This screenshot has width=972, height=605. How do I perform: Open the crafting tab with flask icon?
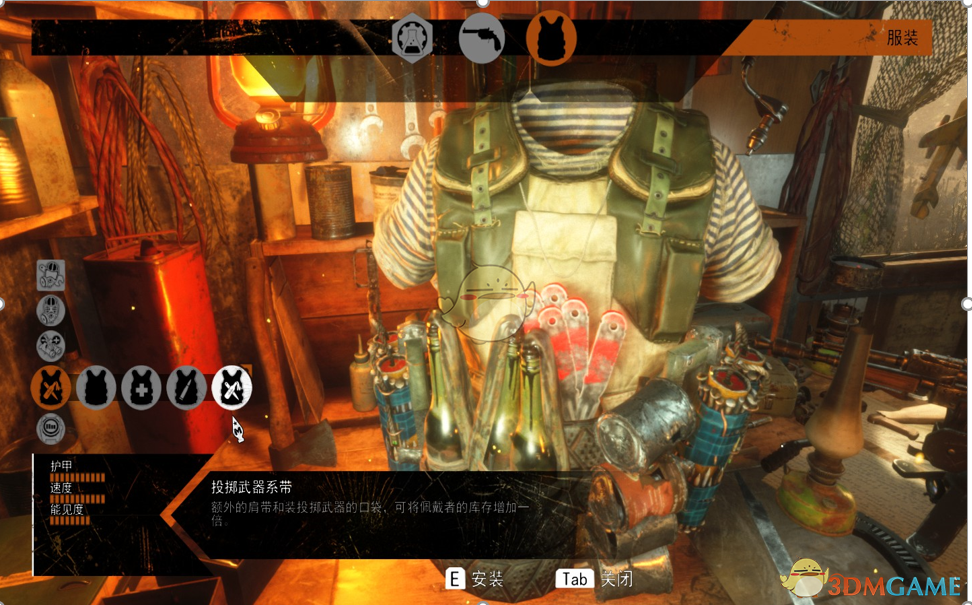[x=412, y=38]
